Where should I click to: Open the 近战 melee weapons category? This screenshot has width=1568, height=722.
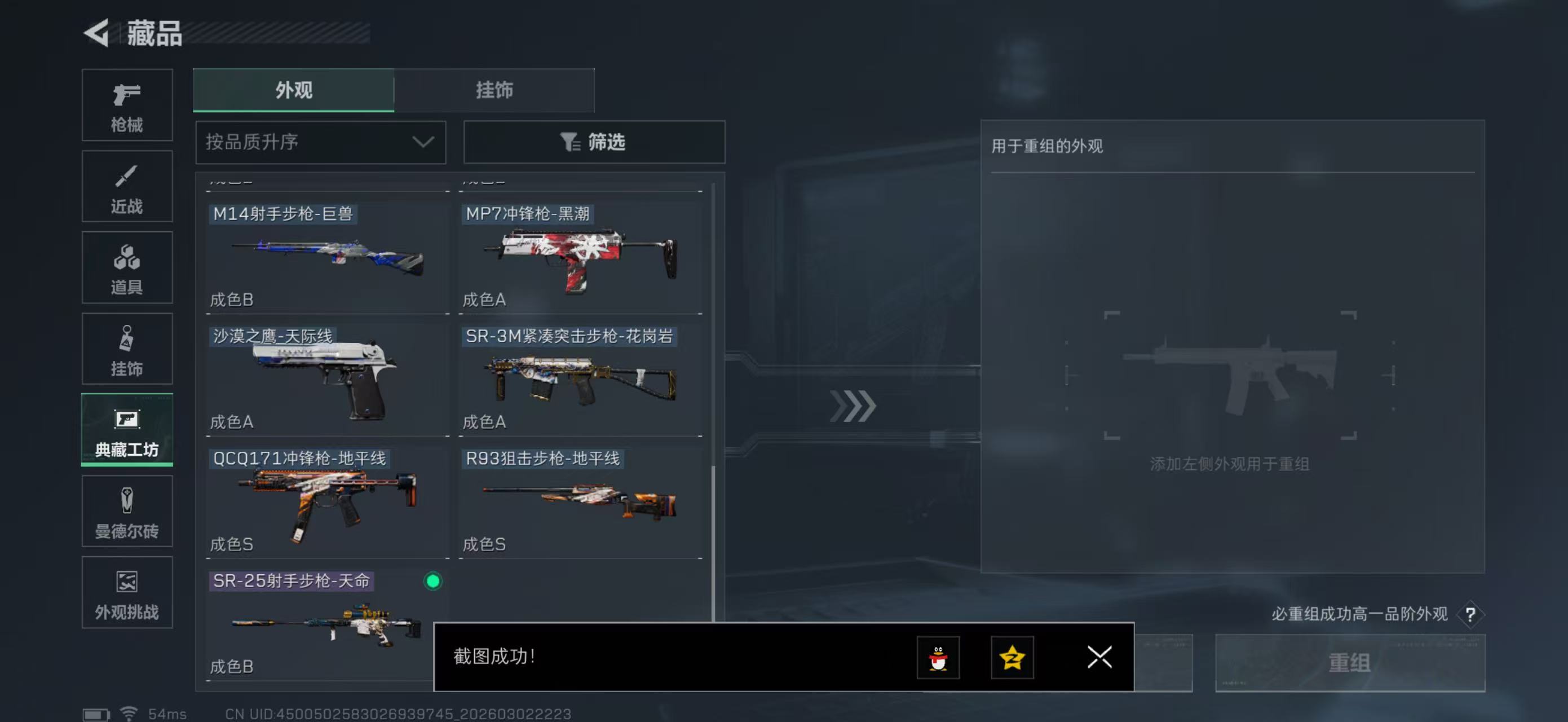(x=127, y=186)
